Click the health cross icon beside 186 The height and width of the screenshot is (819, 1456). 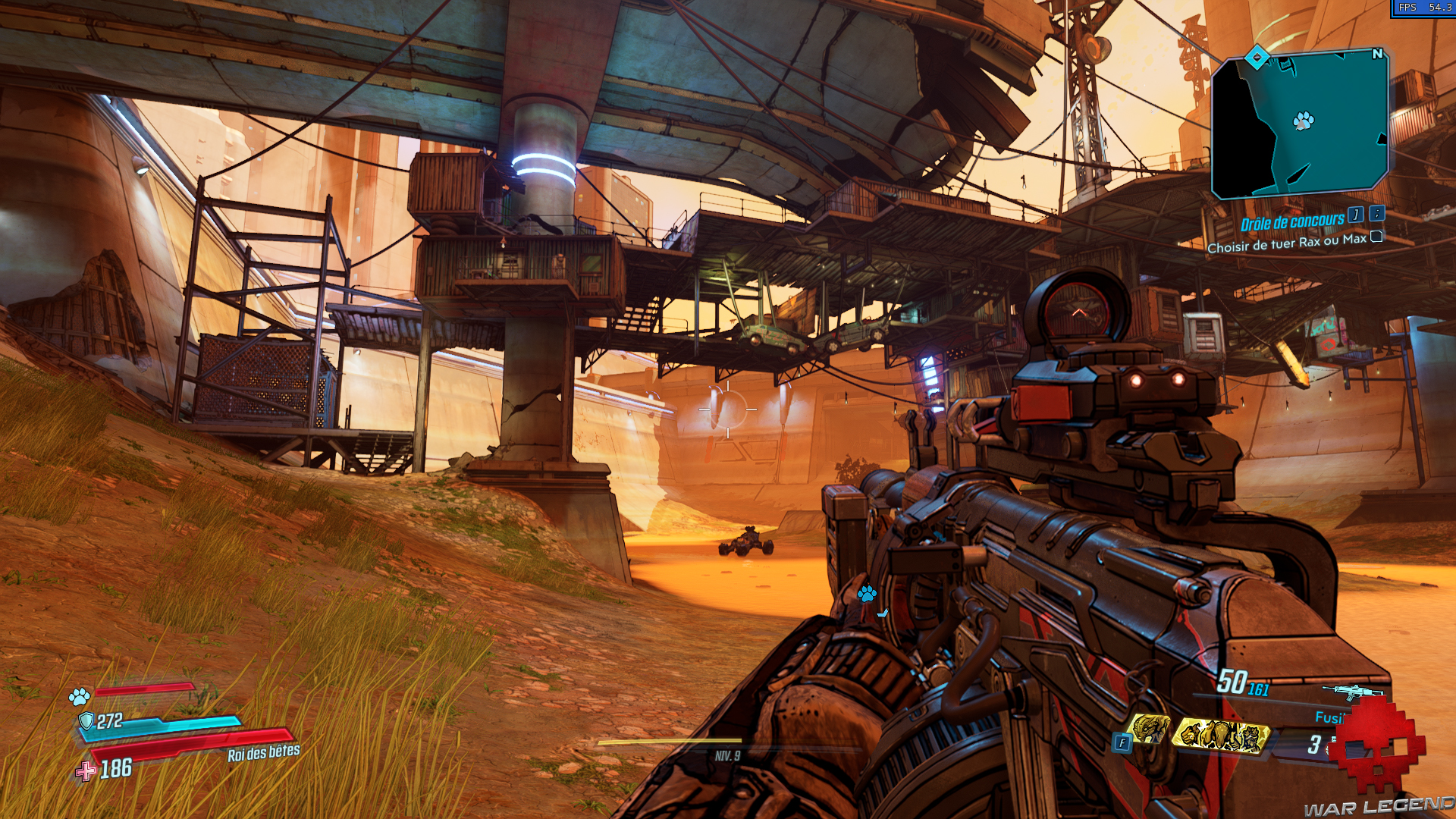[x=85, y=770]
